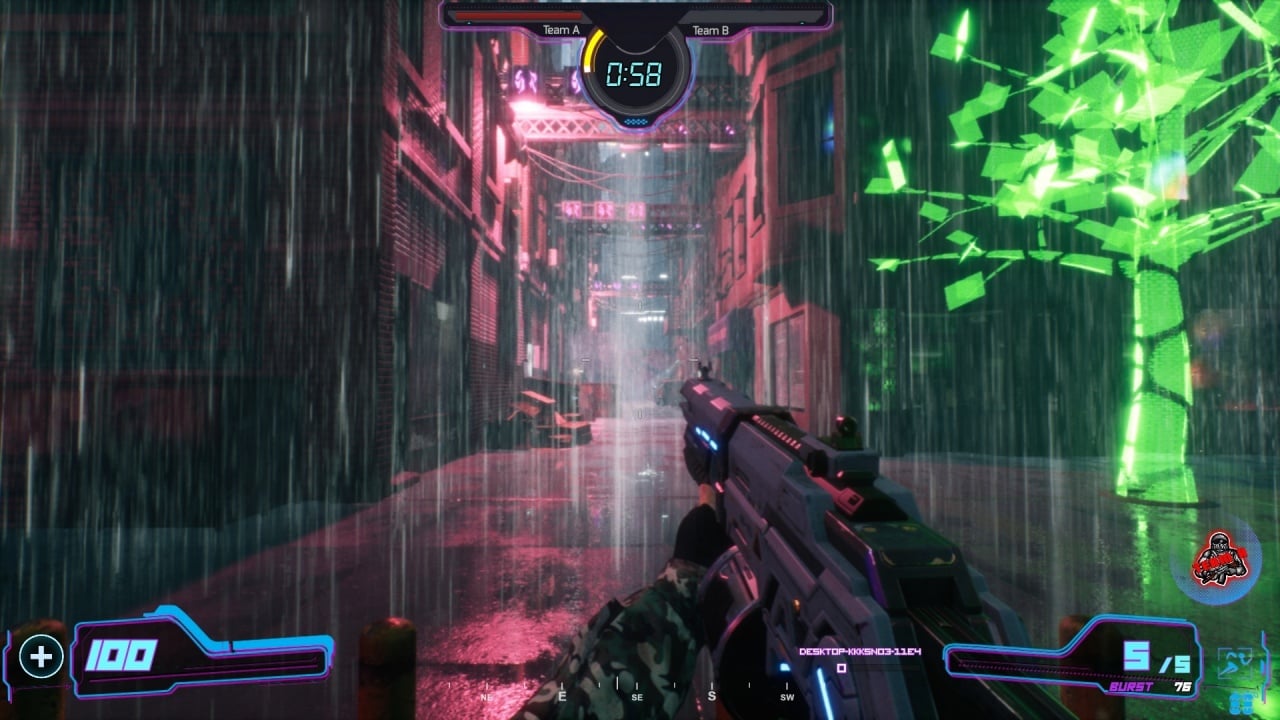Click the sprinting figure ability icon
Image resolution: width=1280 pixels, height=720 pixels.
tap(1235, 664)
